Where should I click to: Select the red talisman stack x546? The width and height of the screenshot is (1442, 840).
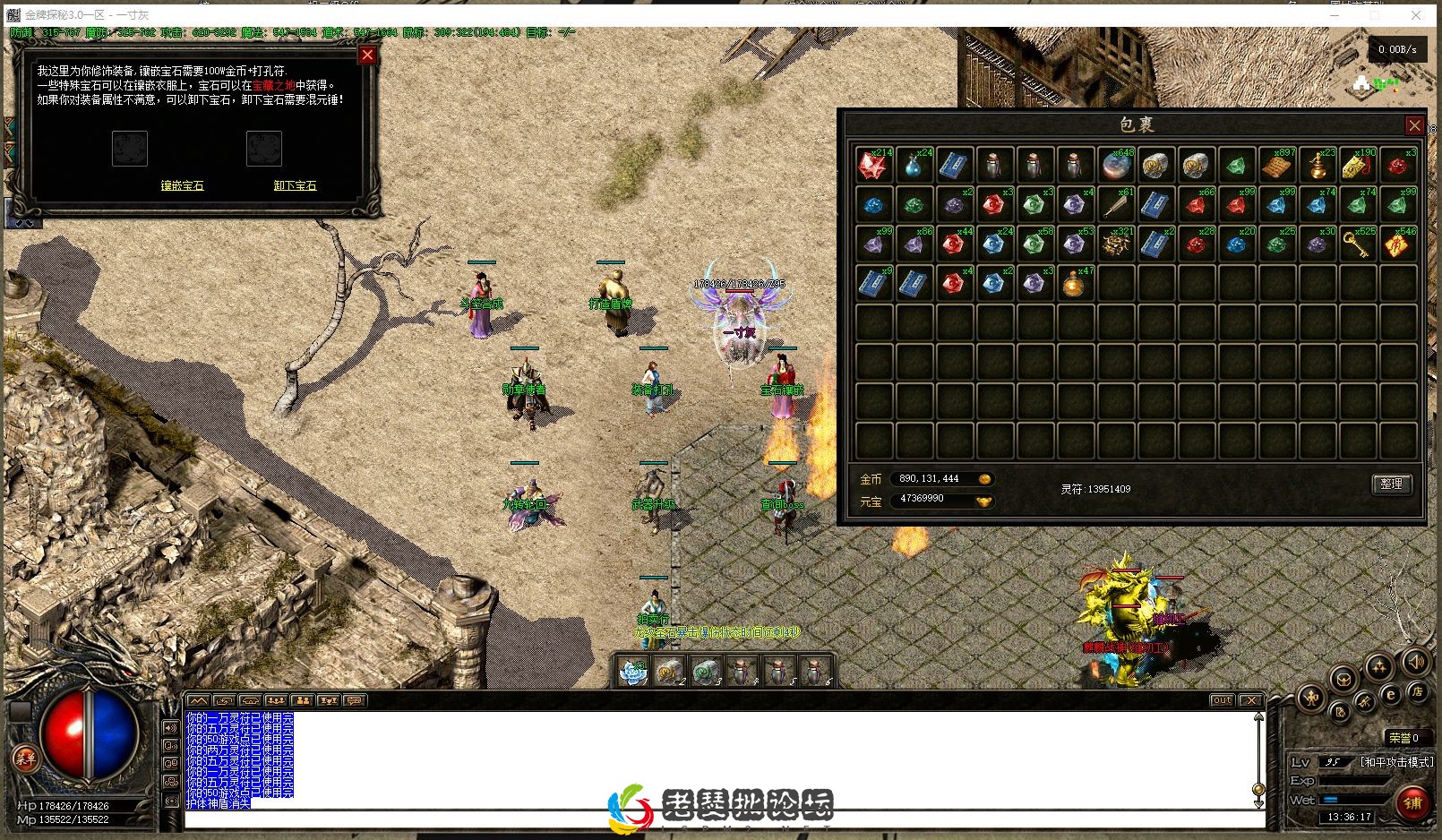coord(1397,244)
